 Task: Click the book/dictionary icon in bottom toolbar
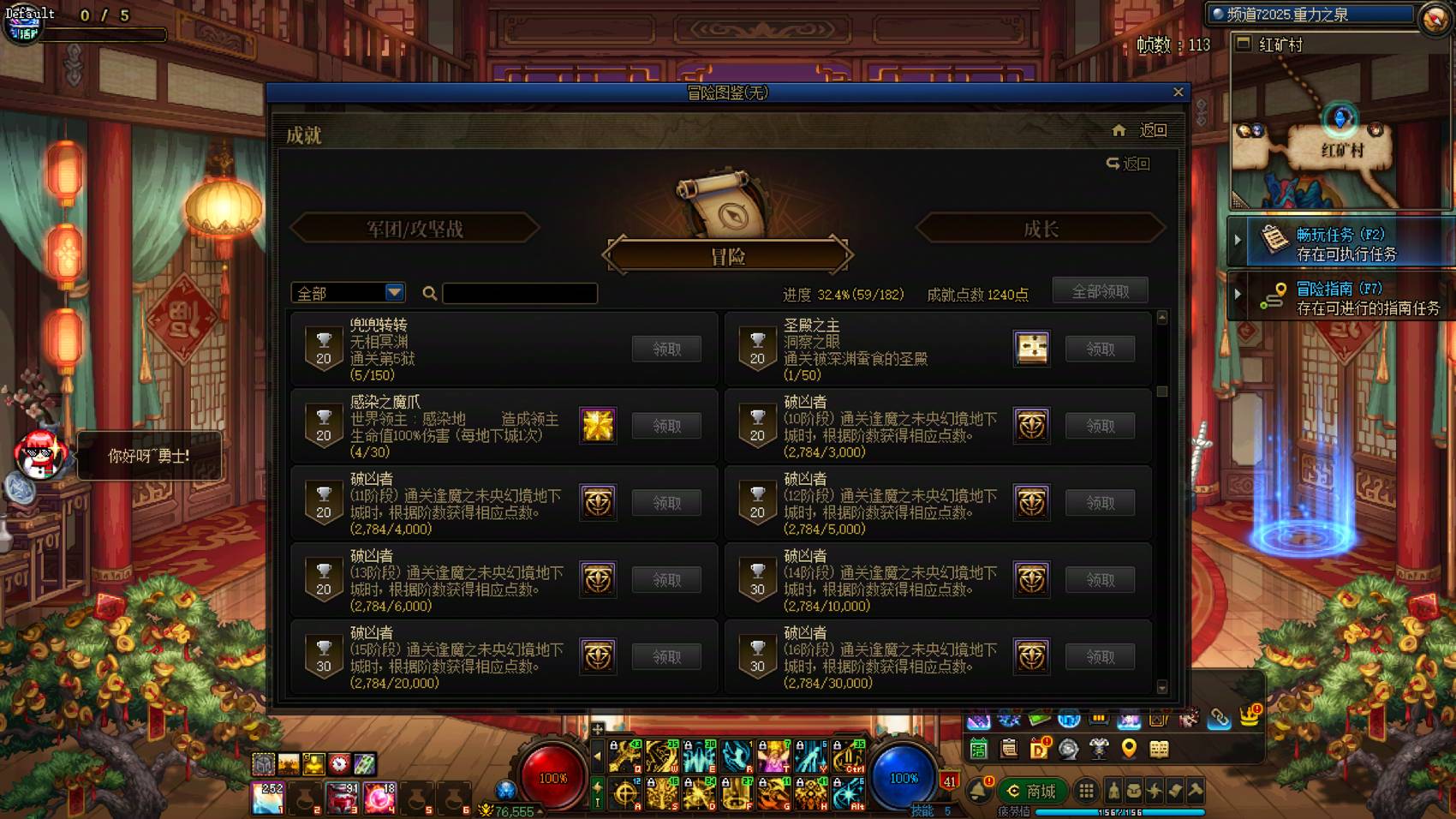(x=1158, y=749)
